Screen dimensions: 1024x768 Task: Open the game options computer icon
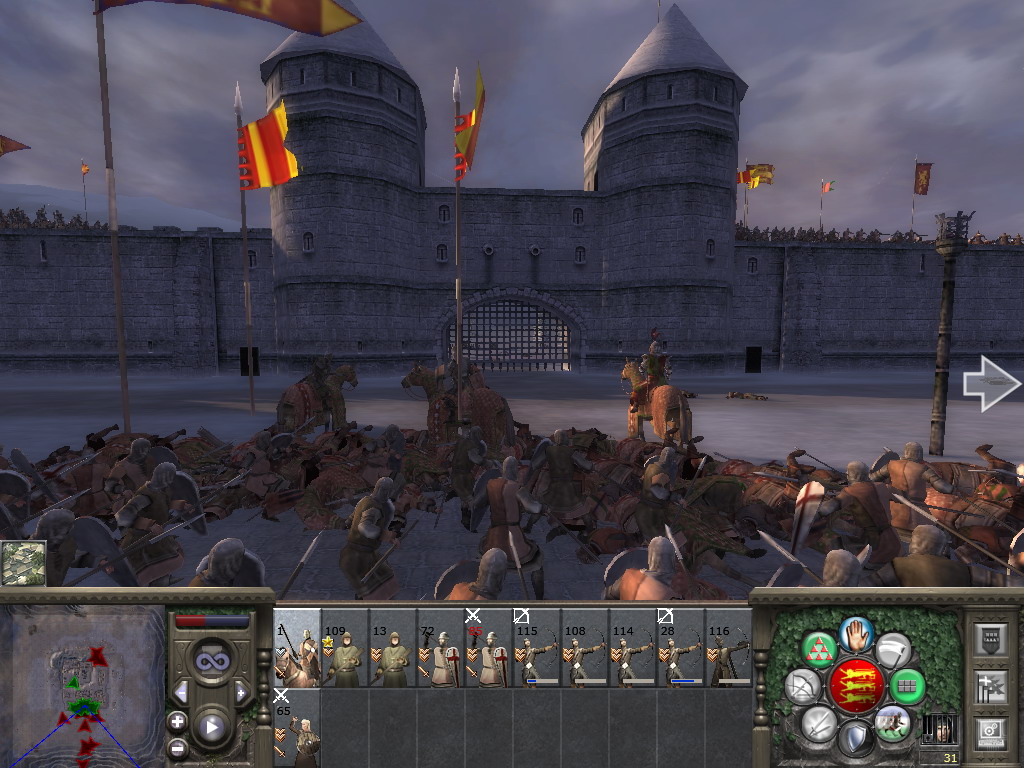[x=990, y=733]
